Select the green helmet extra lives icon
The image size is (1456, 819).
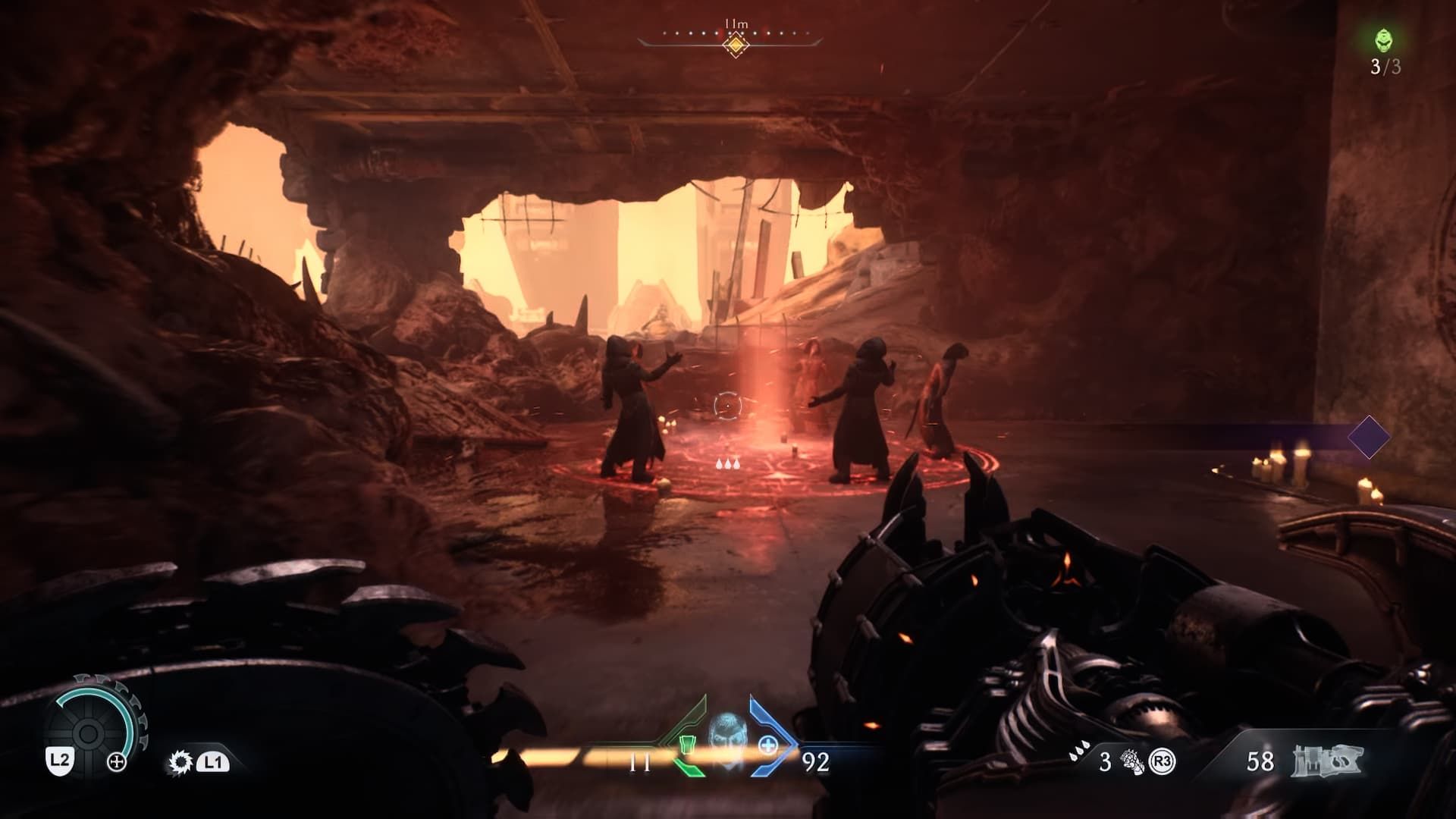pyautogui.click(x=1385, y=40)
